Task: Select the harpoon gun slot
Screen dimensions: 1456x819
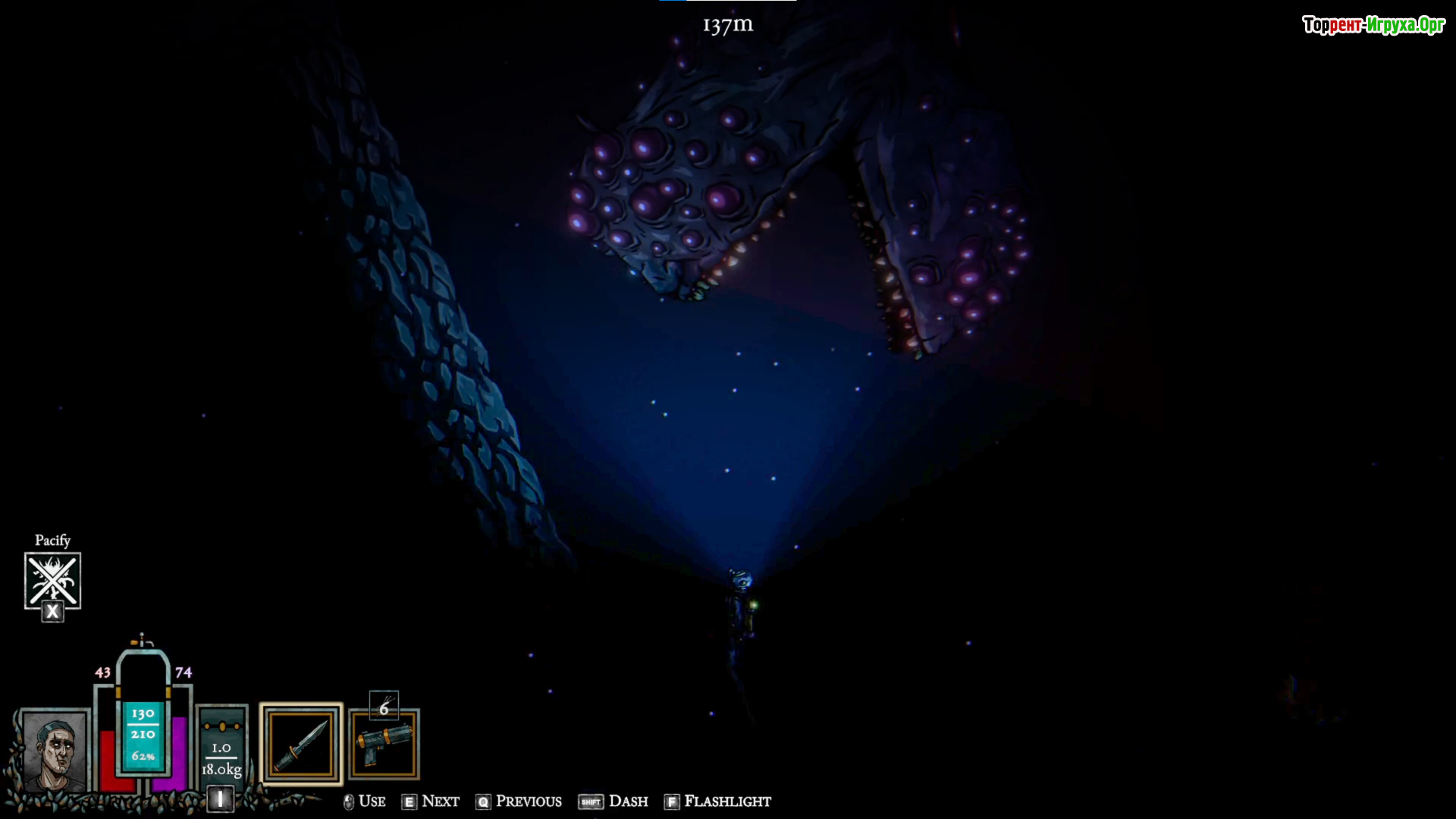Action: pos(384,745)
